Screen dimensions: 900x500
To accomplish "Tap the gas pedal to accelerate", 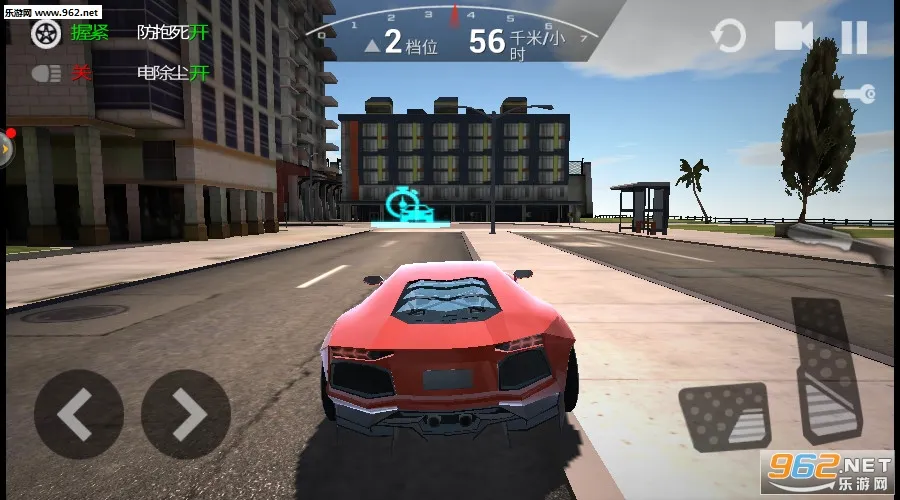I will pos(829,370).
